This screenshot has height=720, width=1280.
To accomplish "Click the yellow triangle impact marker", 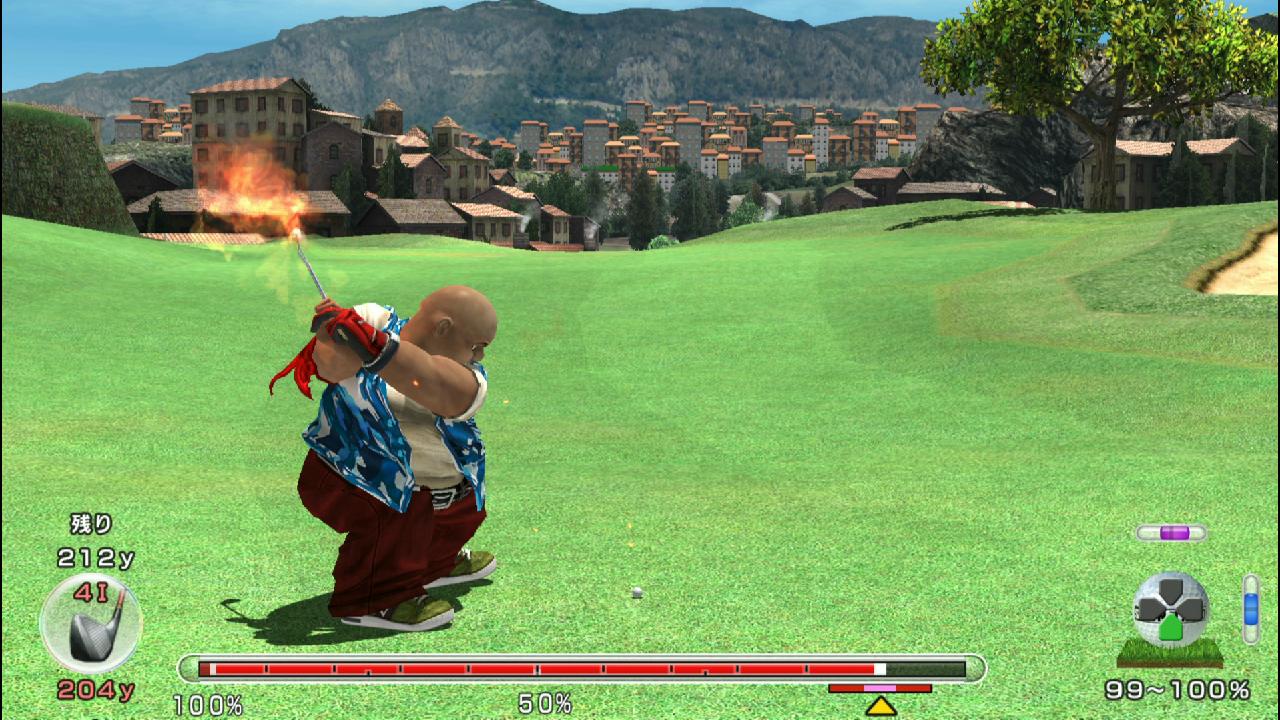I will pyautogui.click(x=880, y=706).
